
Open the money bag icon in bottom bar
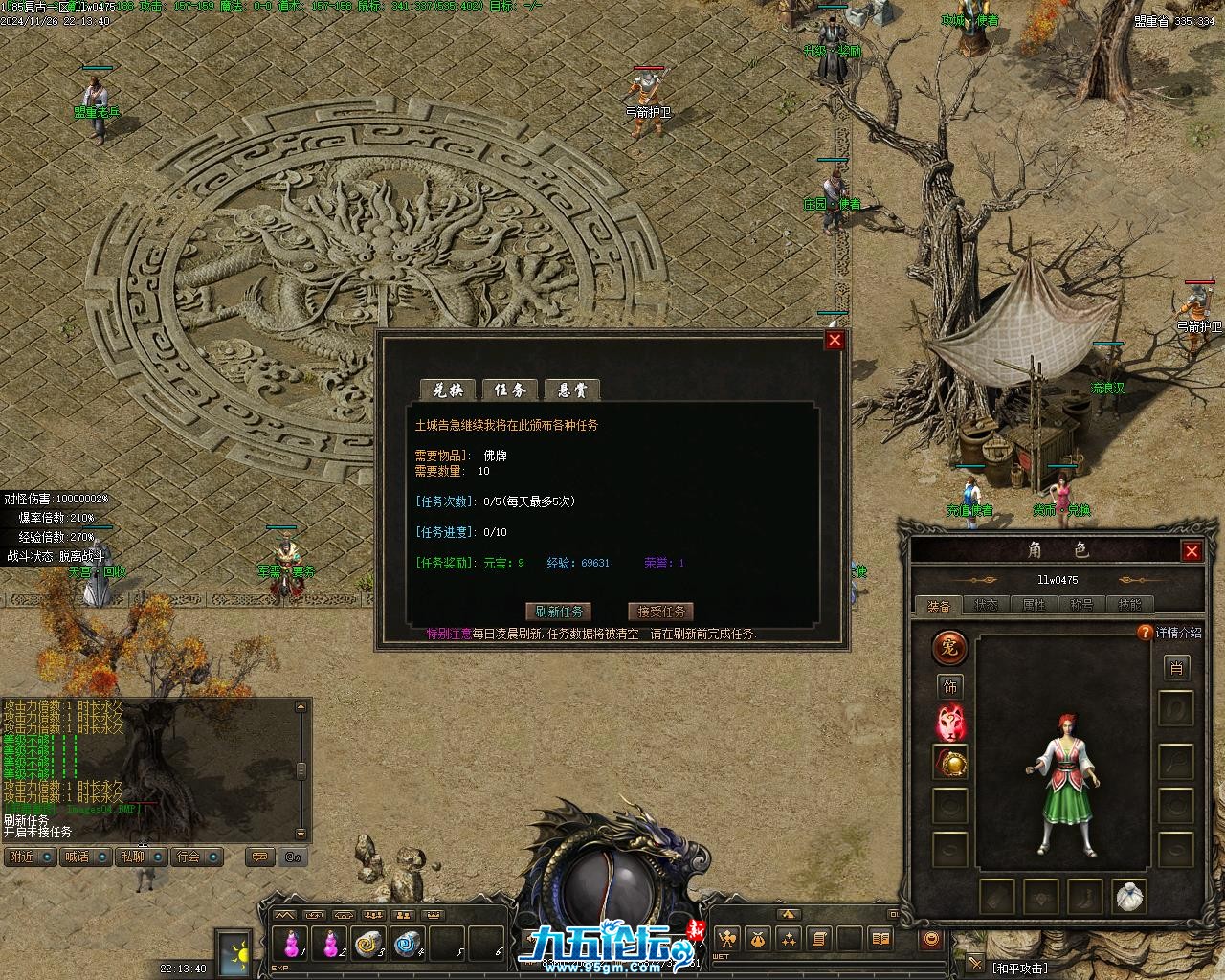pyautogui.click(x=757, y=939)
